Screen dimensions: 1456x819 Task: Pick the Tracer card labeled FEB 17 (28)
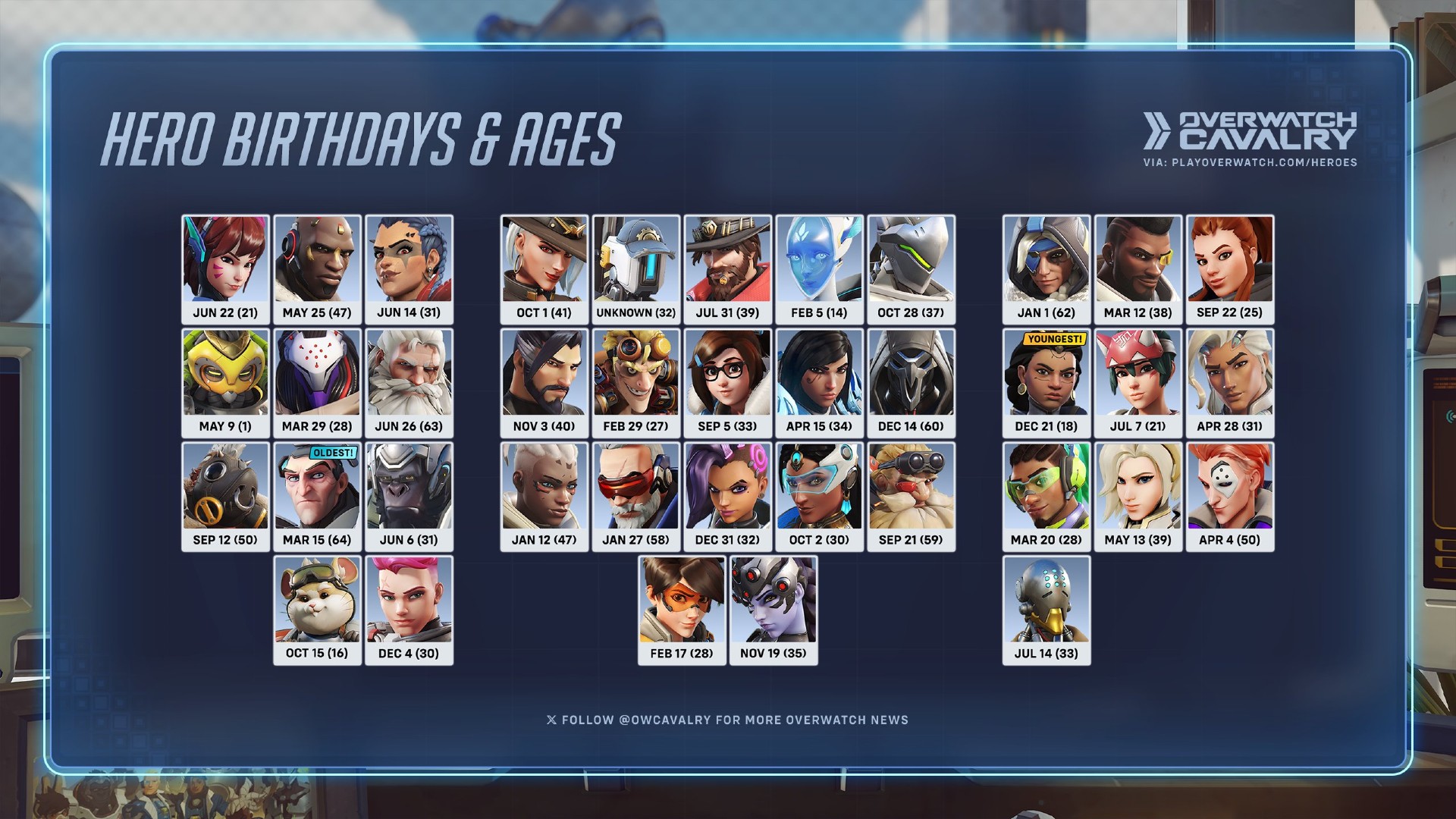[x=682, y=610]
